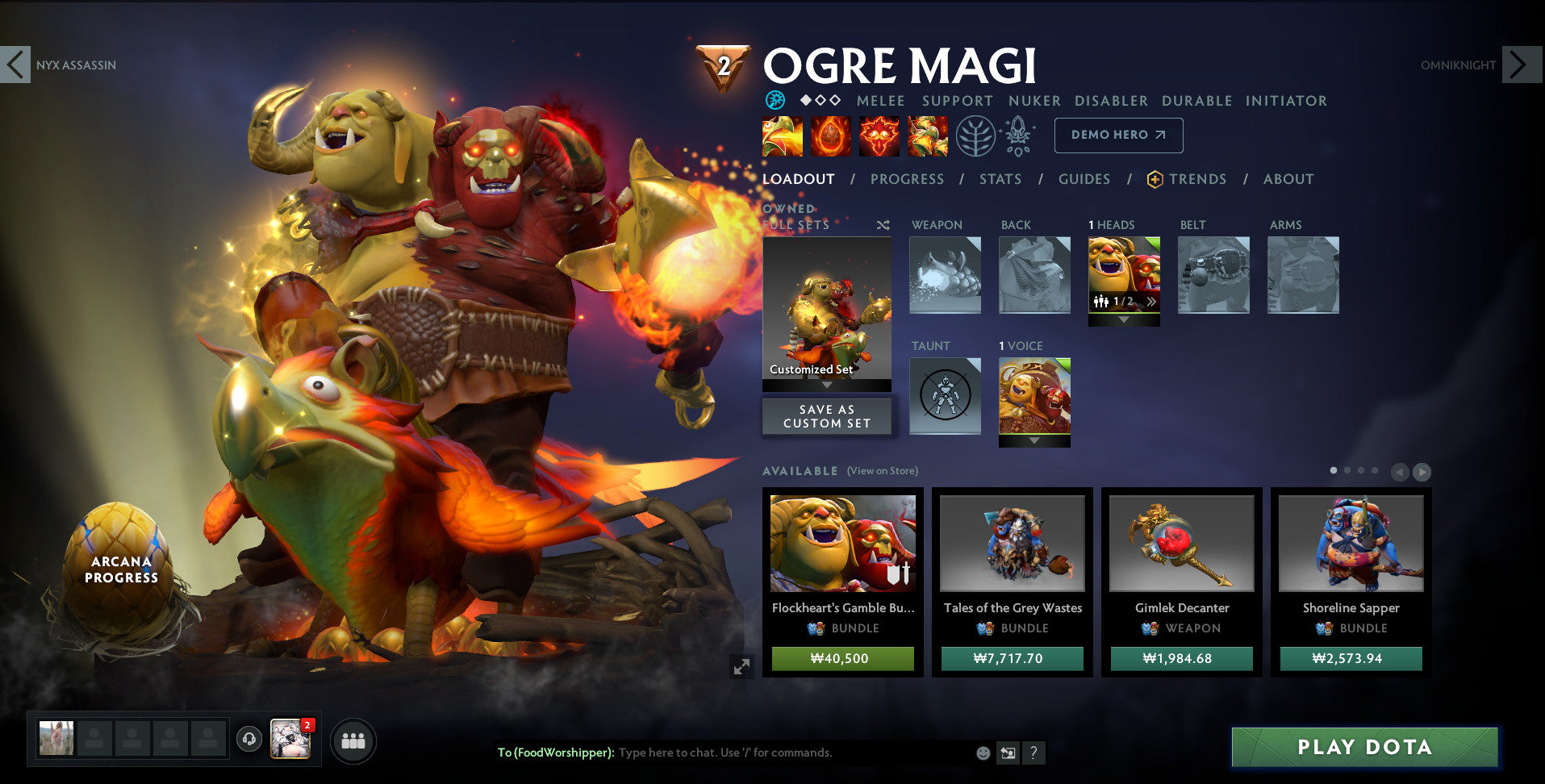Click the Multicast ability icon
Viewport: 1545px width, 784px height.
(x=926, y=136)
